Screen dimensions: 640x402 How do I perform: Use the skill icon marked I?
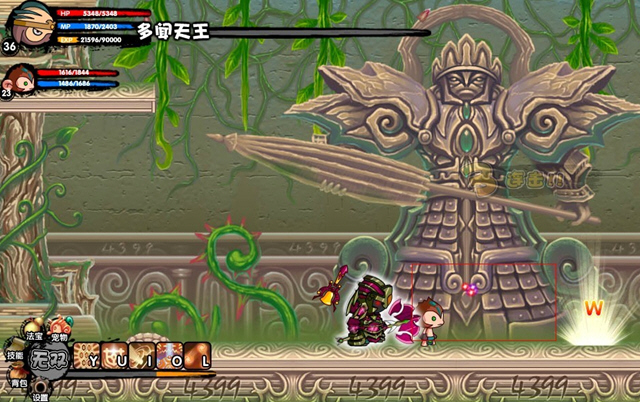point(142,357)
